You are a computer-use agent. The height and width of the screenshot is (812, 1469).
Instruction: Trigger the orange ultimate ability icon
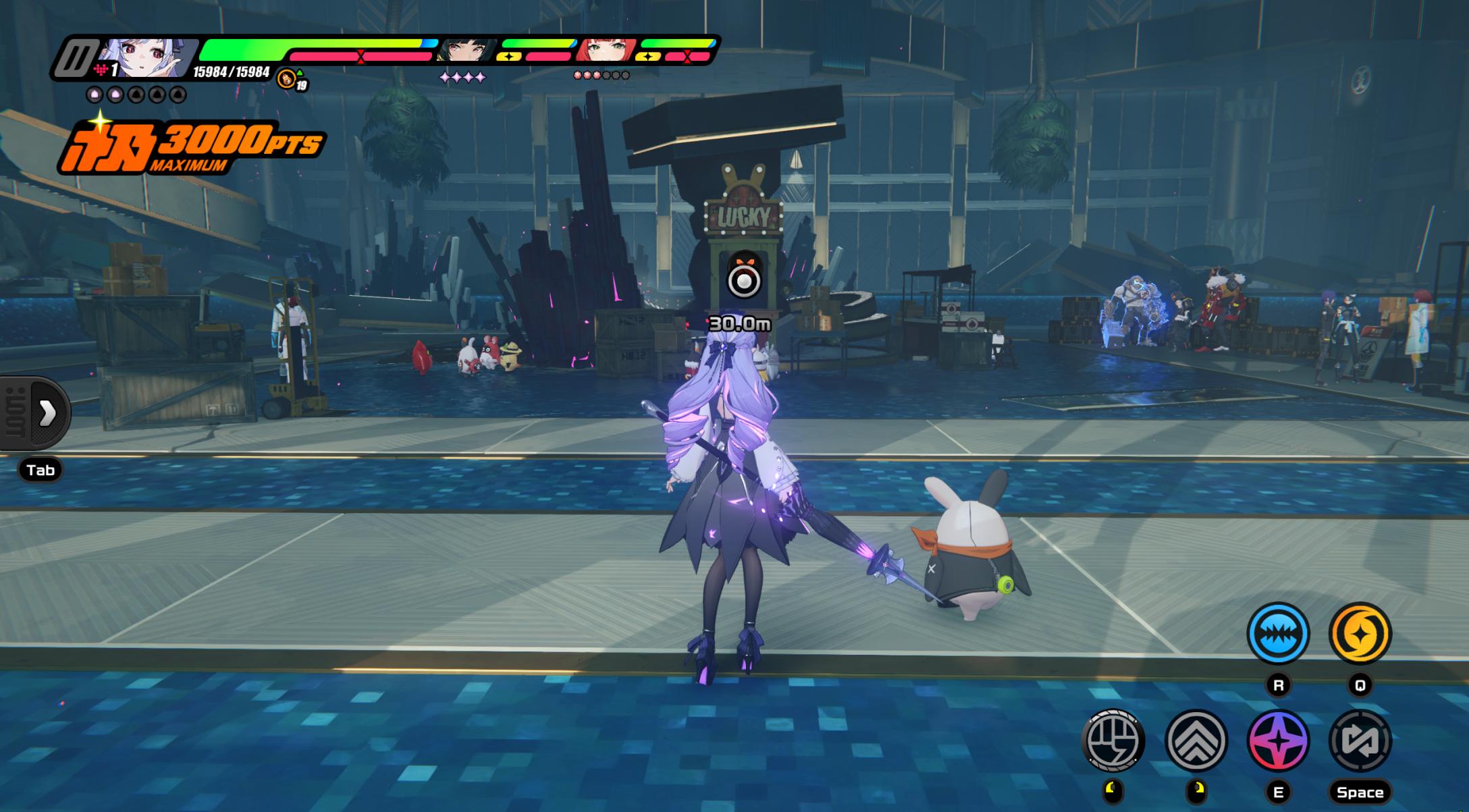(x=1360, y=633)
